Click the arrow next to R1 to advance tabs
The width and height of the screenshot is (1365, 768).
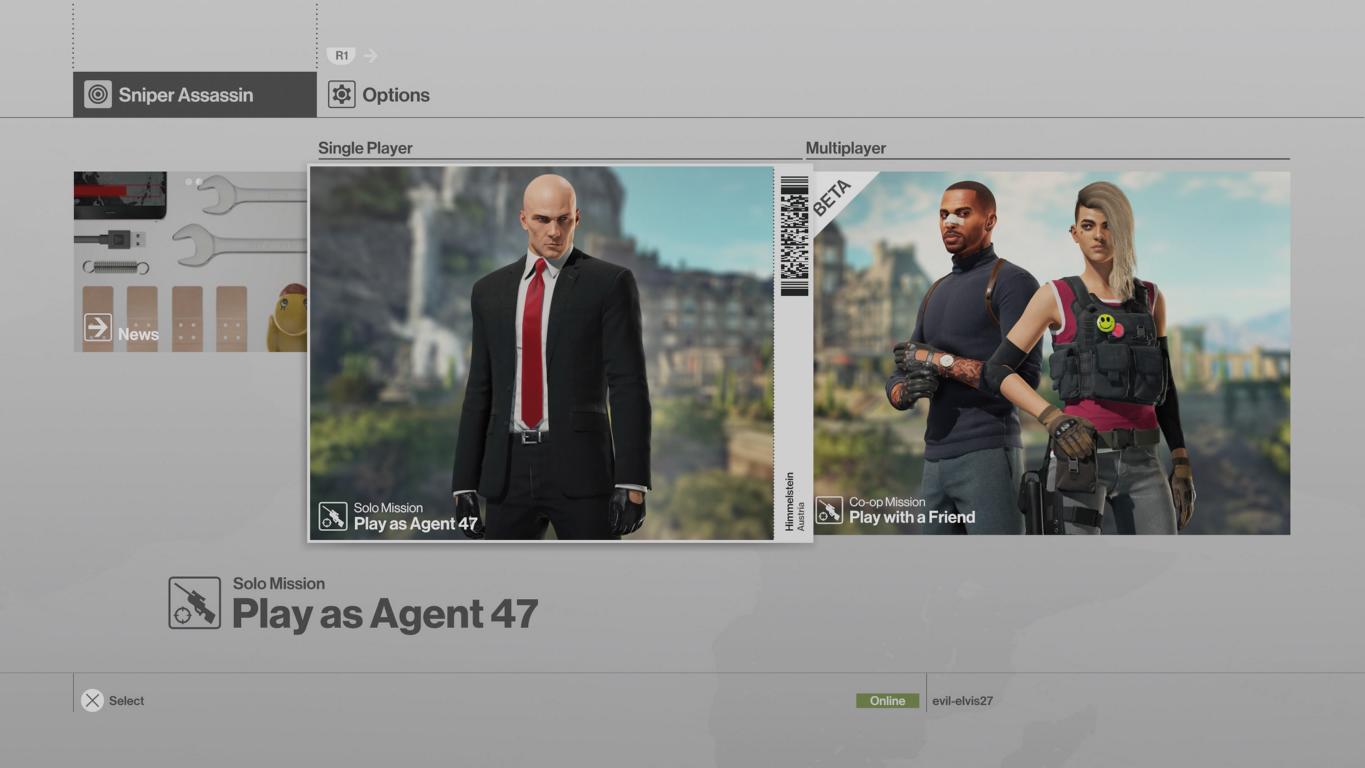[369, 55]
